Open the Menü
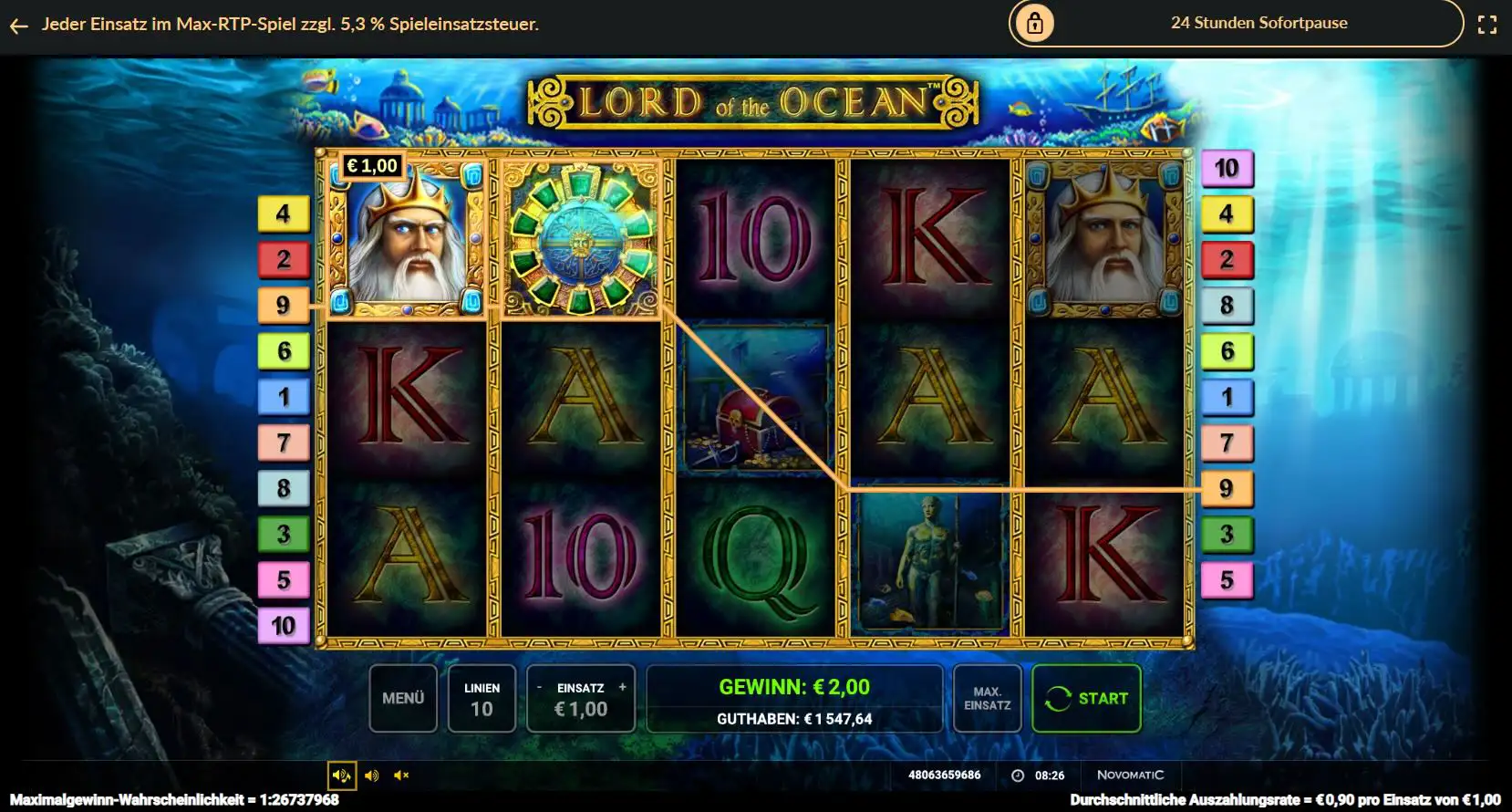Viewport: 1512px width, 812px height. pyautogui.click(x=403, y=698)
